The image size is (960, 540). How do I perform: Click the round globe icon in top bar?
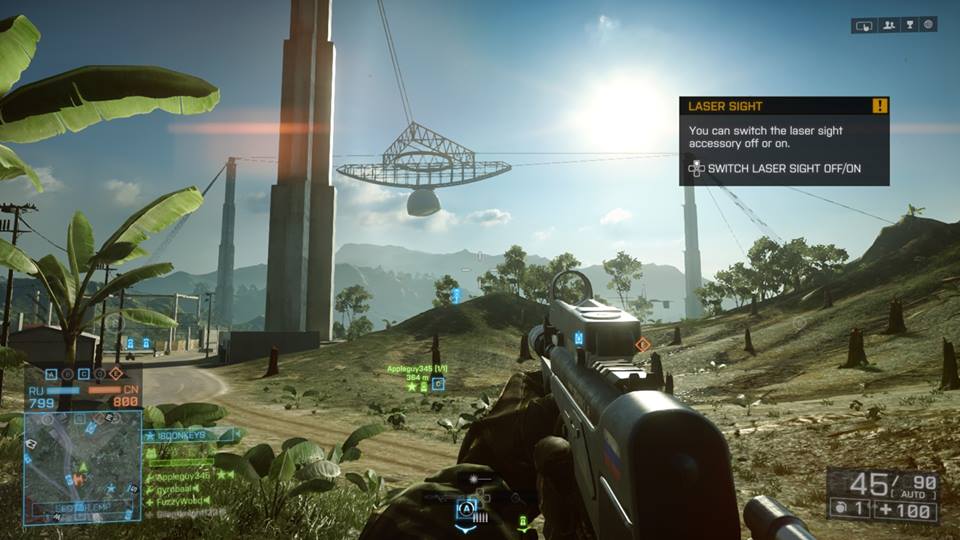pyautogui.click(x=928, y=25)
